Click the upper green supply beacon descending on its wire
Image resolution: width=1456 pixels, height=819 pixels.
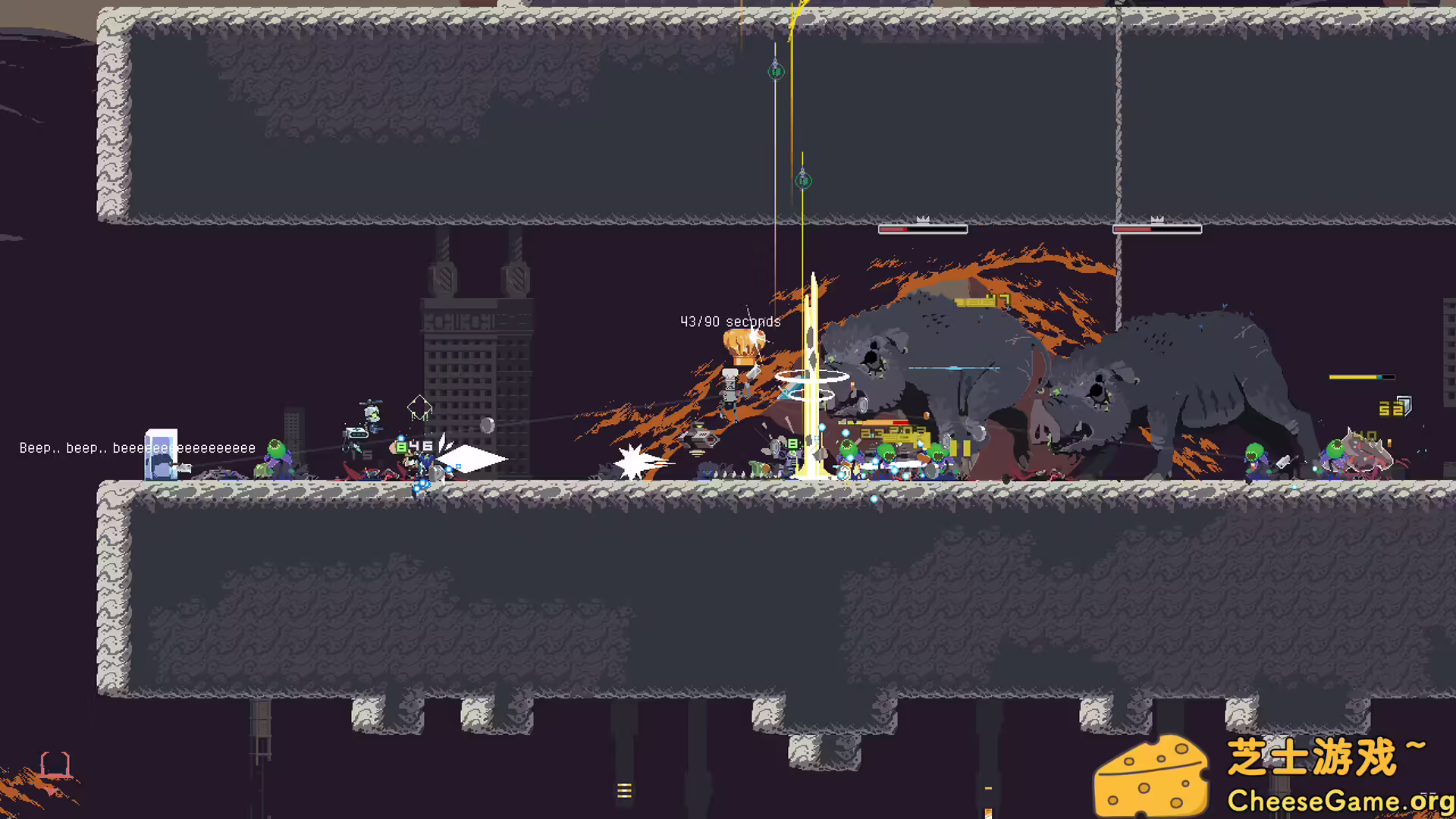pos(775,71)
